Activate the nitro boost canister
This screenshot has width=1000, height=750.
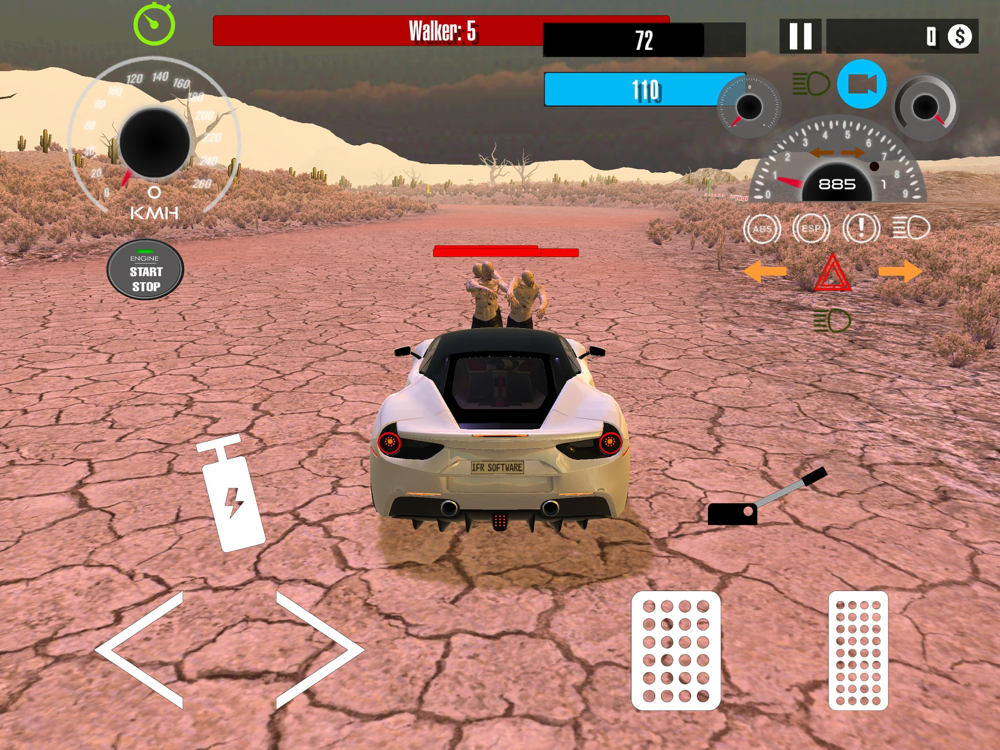tap(231, 493)
